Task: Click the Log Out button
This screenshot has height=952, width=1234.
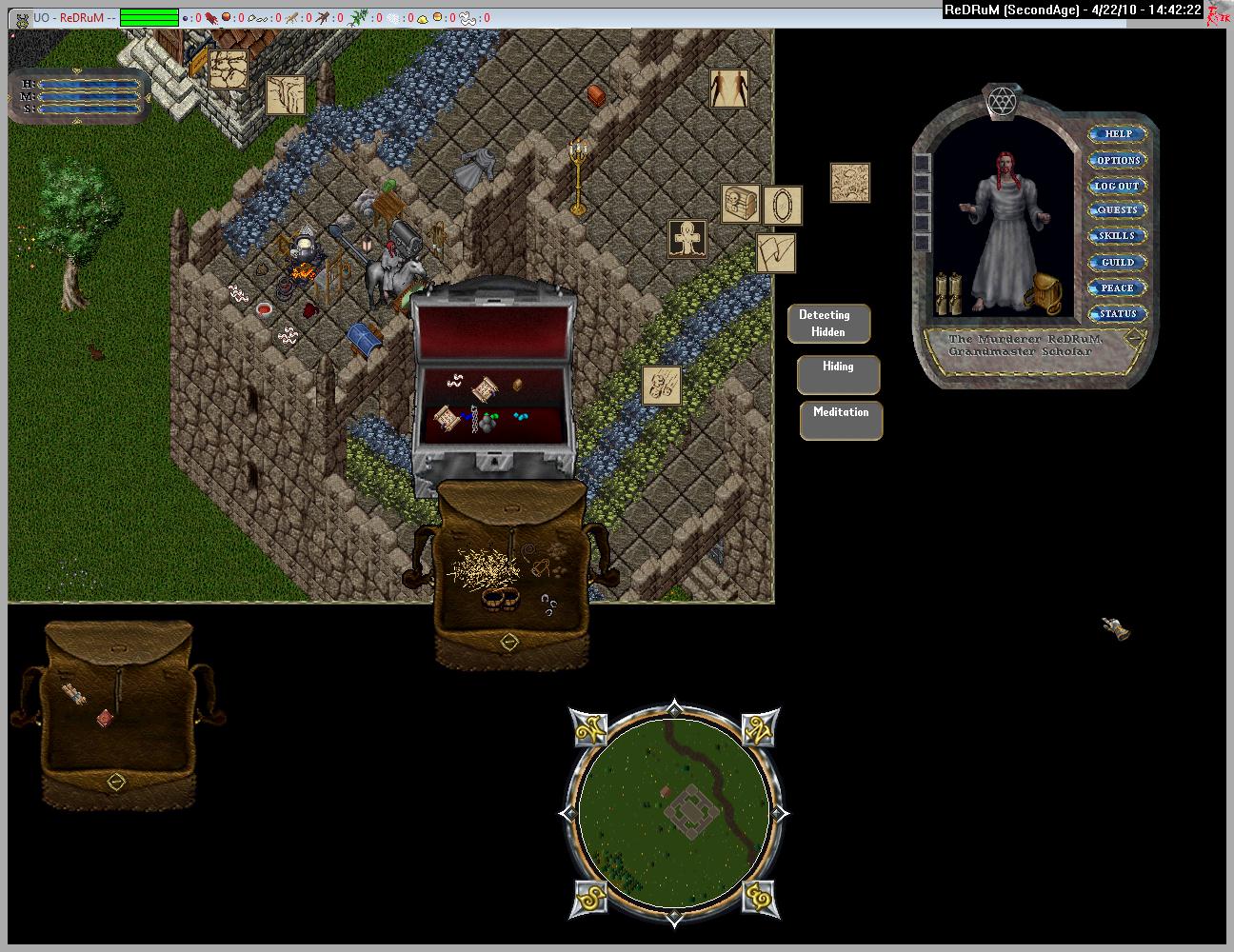Action: tap(1118, 186)
